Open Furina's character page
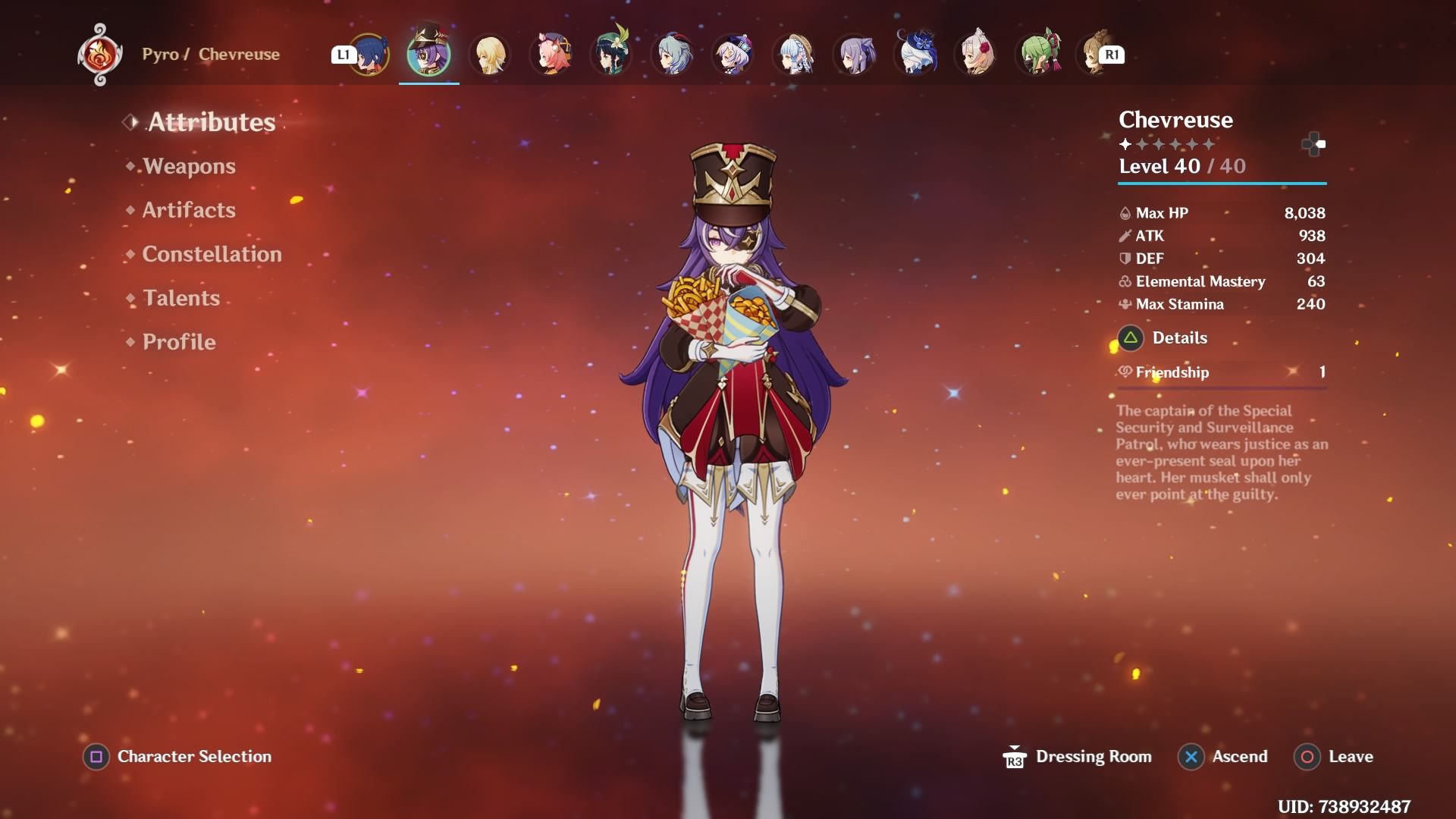 coord(916,53)
